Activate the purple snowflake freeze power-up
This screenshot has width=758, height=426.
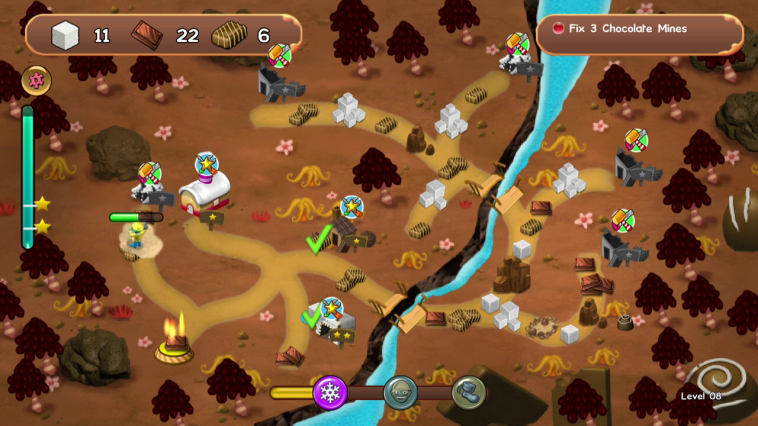click(329, 392)
